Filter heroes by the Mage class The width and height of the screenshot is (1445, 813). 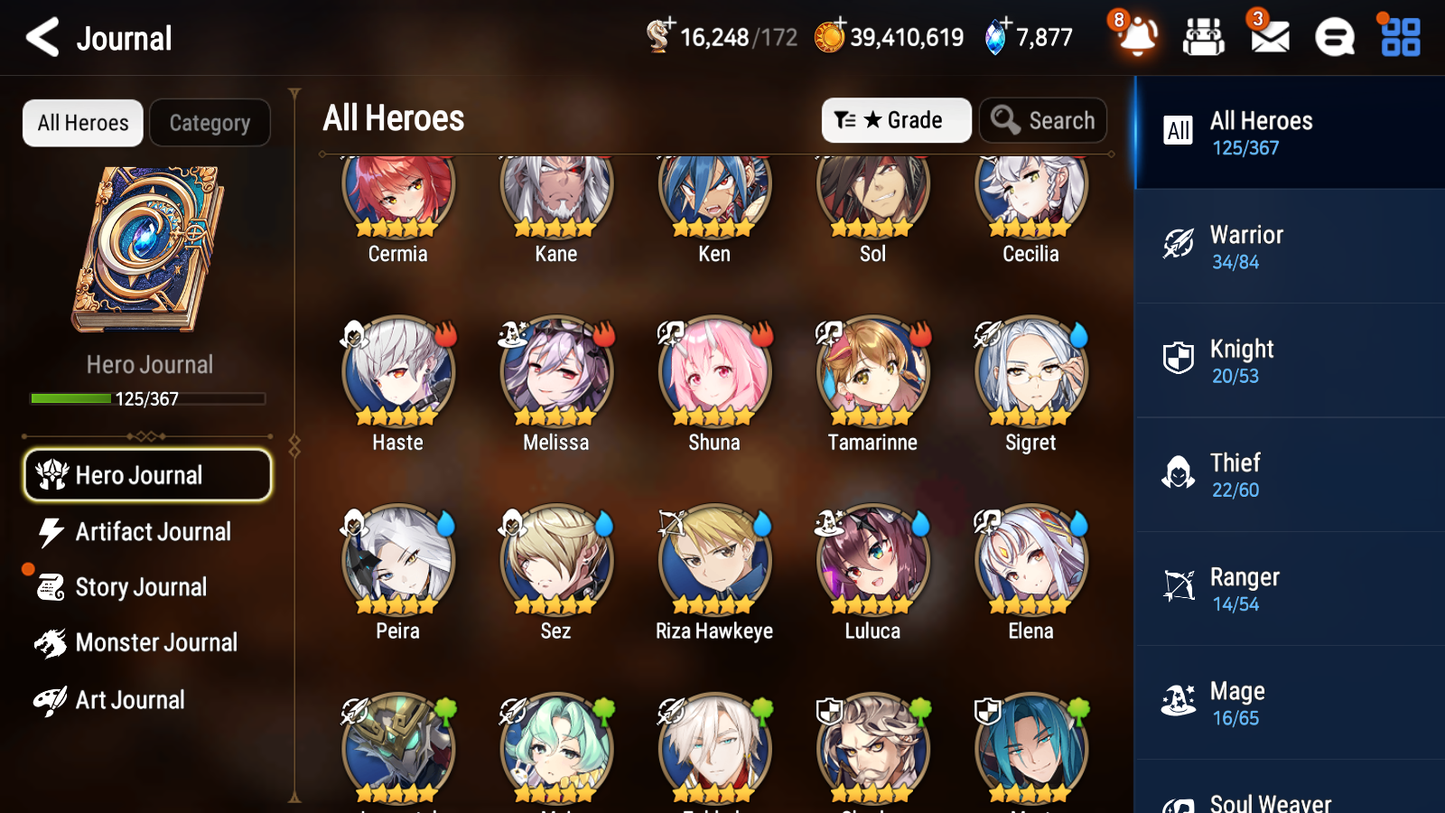pyautogui.click(x=1289, y=702)
